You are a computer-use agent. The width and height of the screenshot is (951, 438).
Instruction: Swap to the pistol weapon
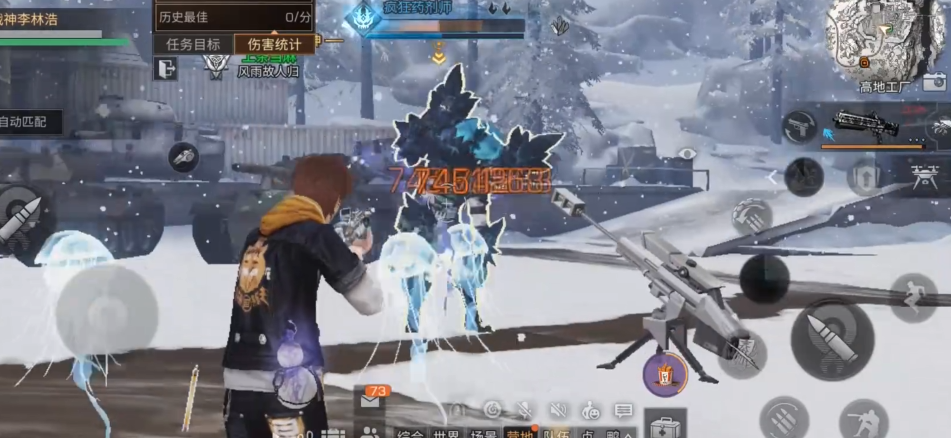799,126
